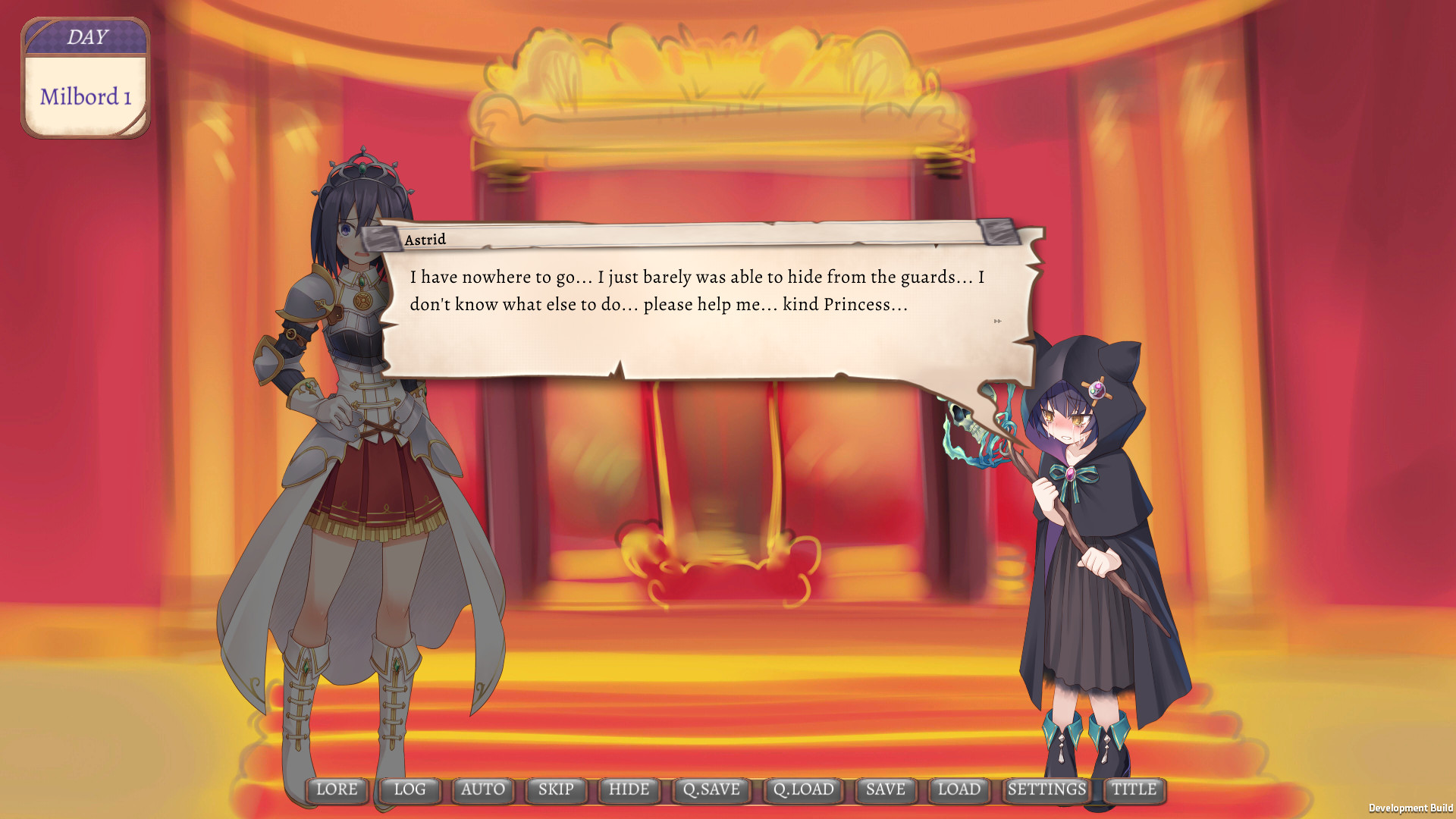This screenshot has height=819, width=1456.
Task: Activate SKIP mode to fast-forward dialogue
Action: click(x=556, y=789)
